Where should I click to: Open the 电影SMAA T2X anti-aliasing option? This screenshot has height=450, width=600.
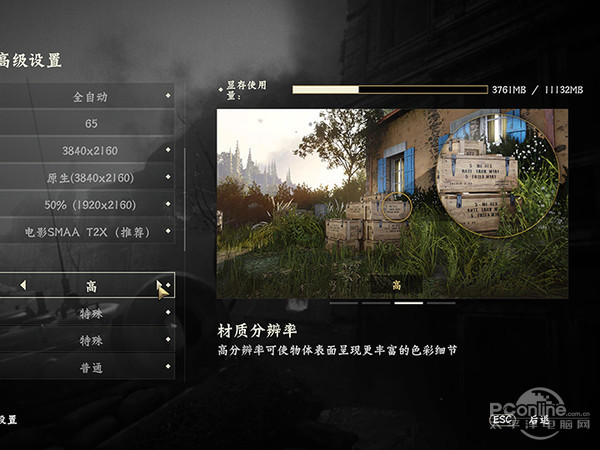pyautogui.click(x=90, y=232)
